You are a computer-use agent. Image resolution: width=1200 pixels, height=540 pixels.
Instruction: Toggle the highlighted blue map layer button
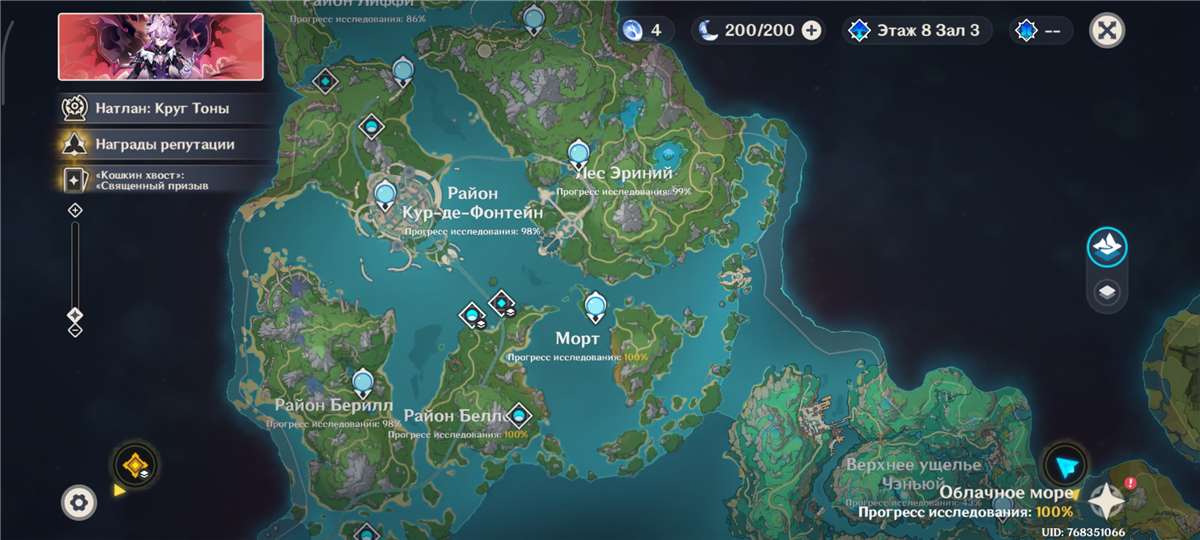click(x=1107, y=248)
